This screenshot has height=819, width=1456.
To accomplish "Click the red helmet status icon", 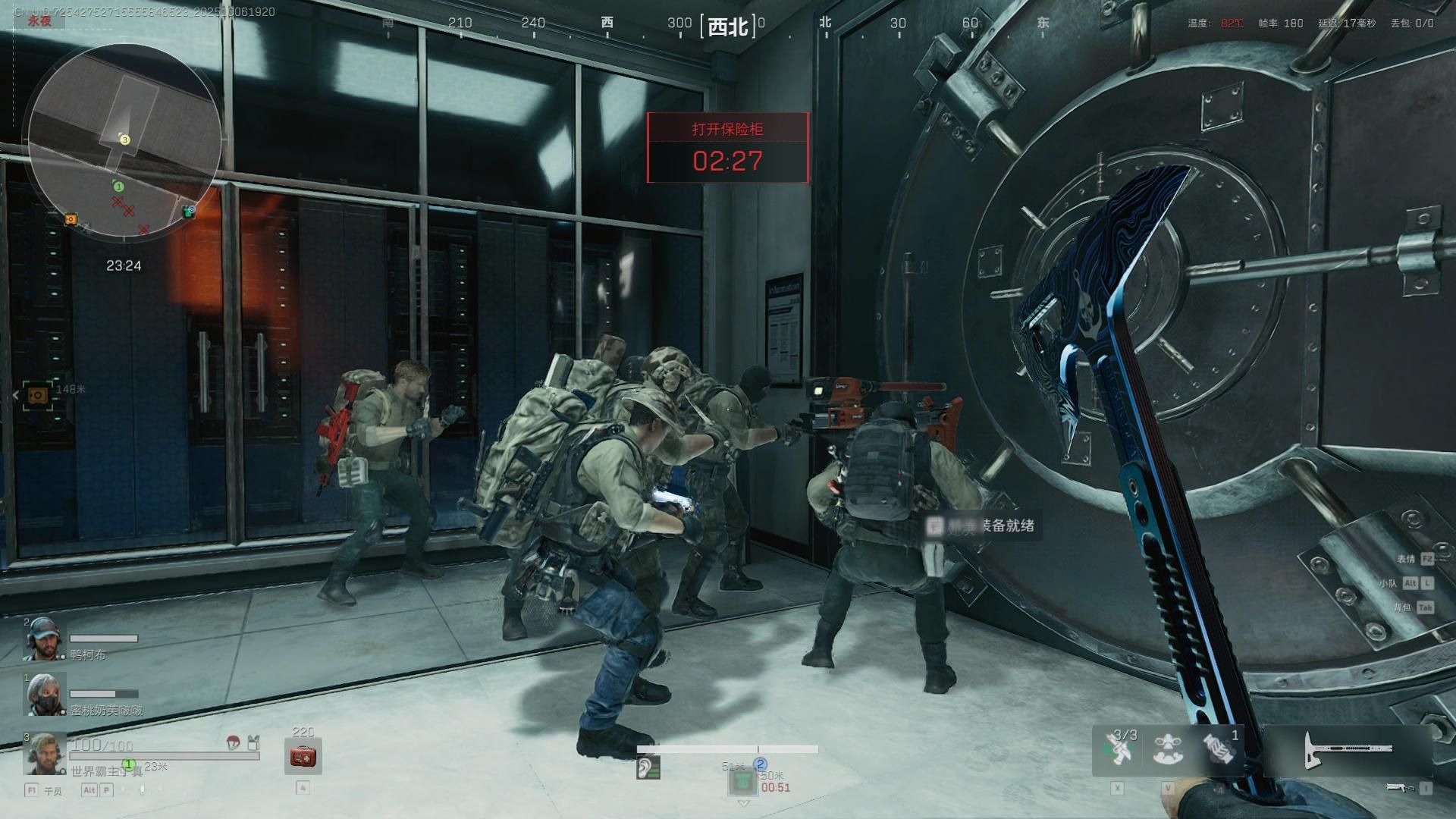I will pos(234,743).
